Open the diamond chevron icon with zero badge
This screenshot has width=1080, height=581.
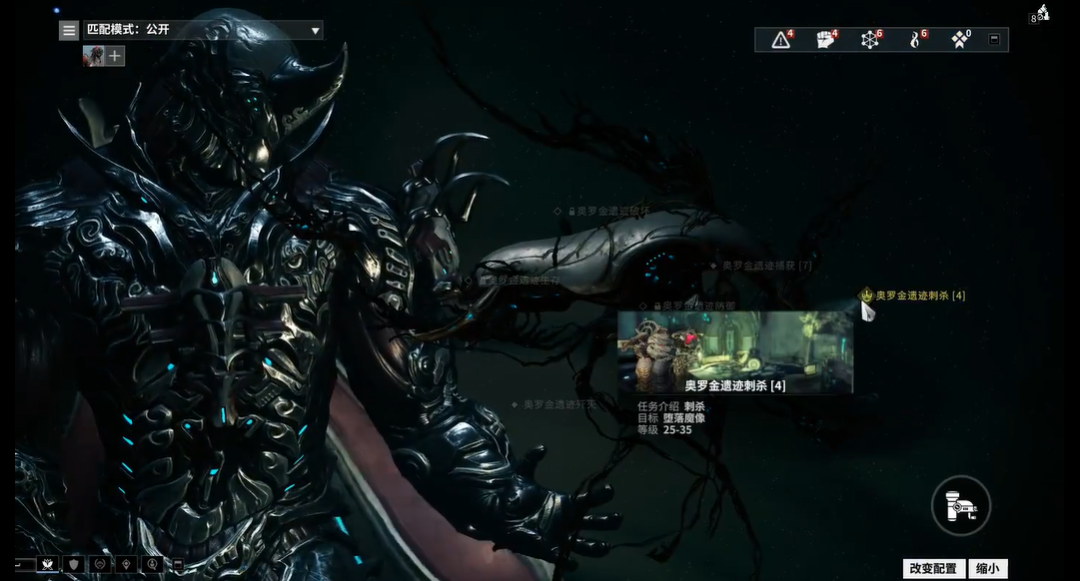[960, 40]
